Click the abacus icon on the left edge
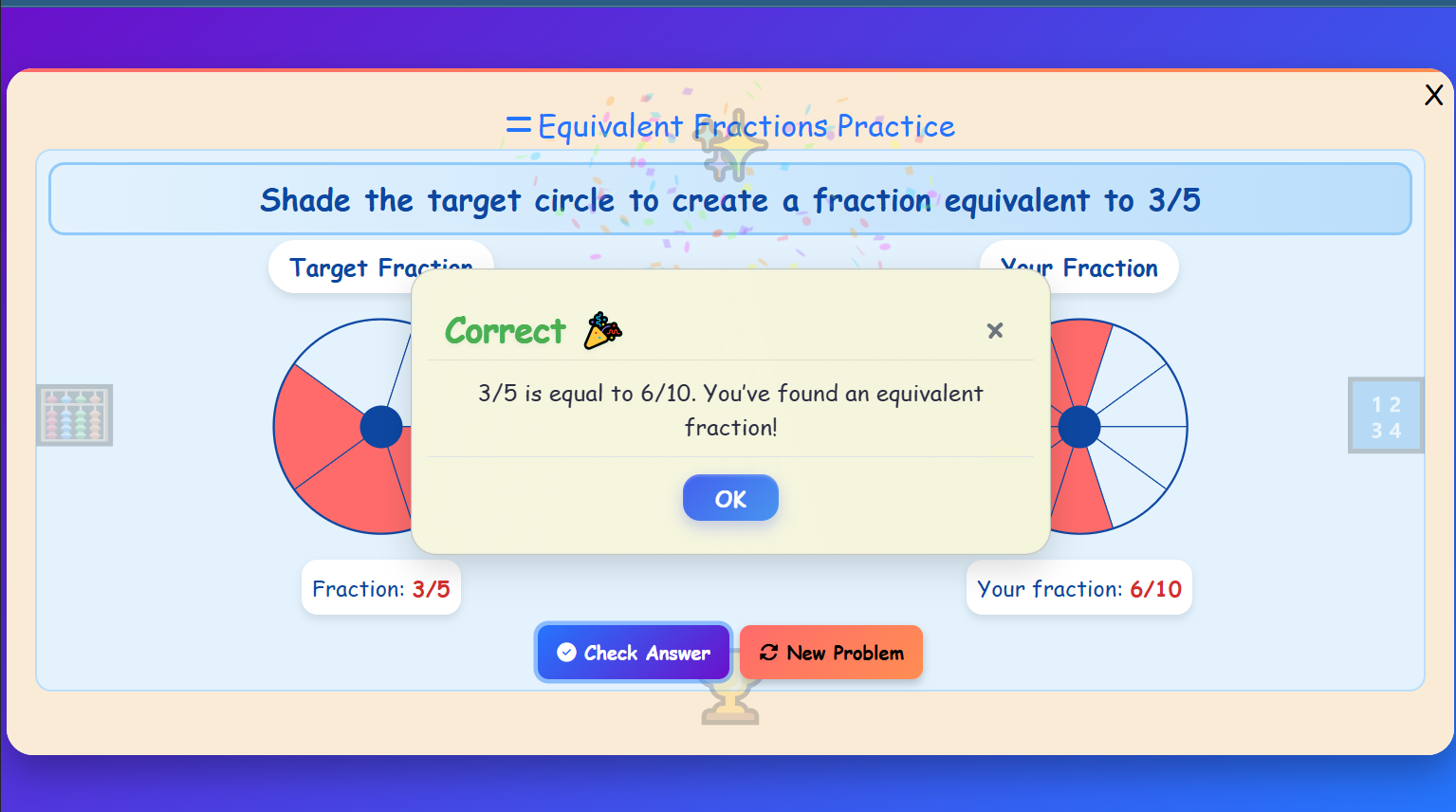The width and height of the screenshot is (1456, 812). point(74,415)
